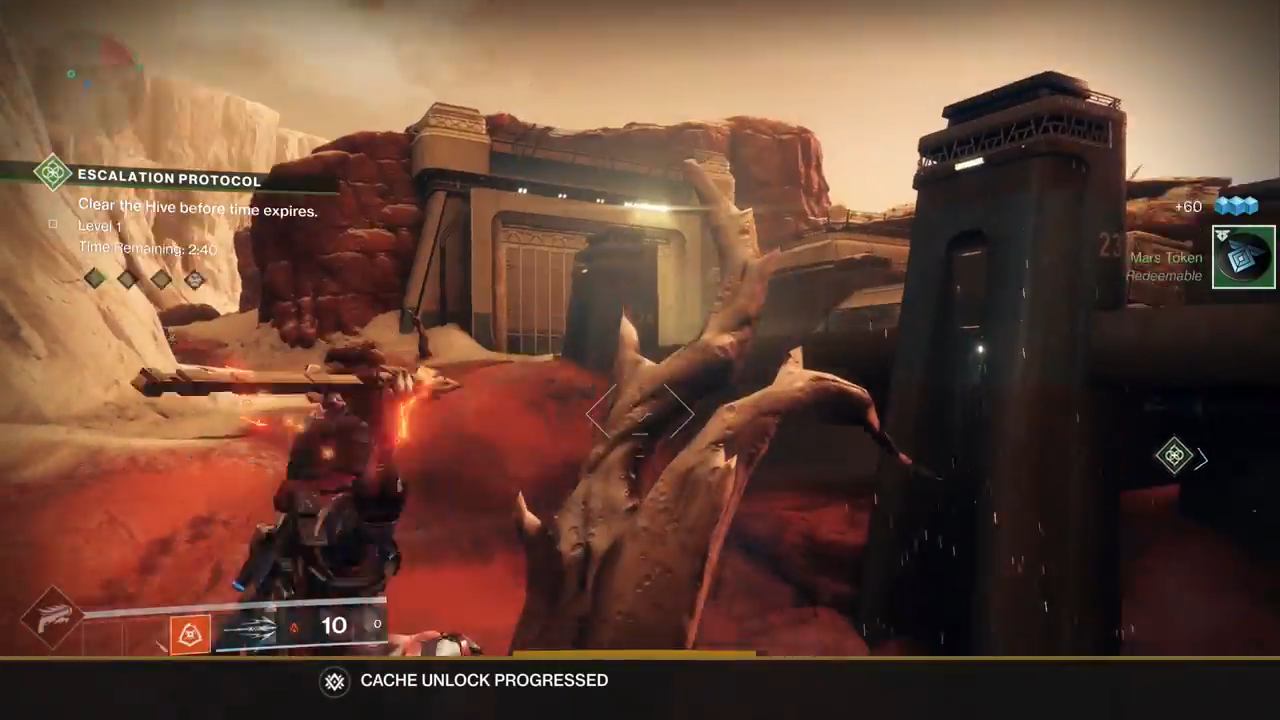Select the orange class ability icon
The height and width of the screenshot is (720, 1280).
(190, 634)
